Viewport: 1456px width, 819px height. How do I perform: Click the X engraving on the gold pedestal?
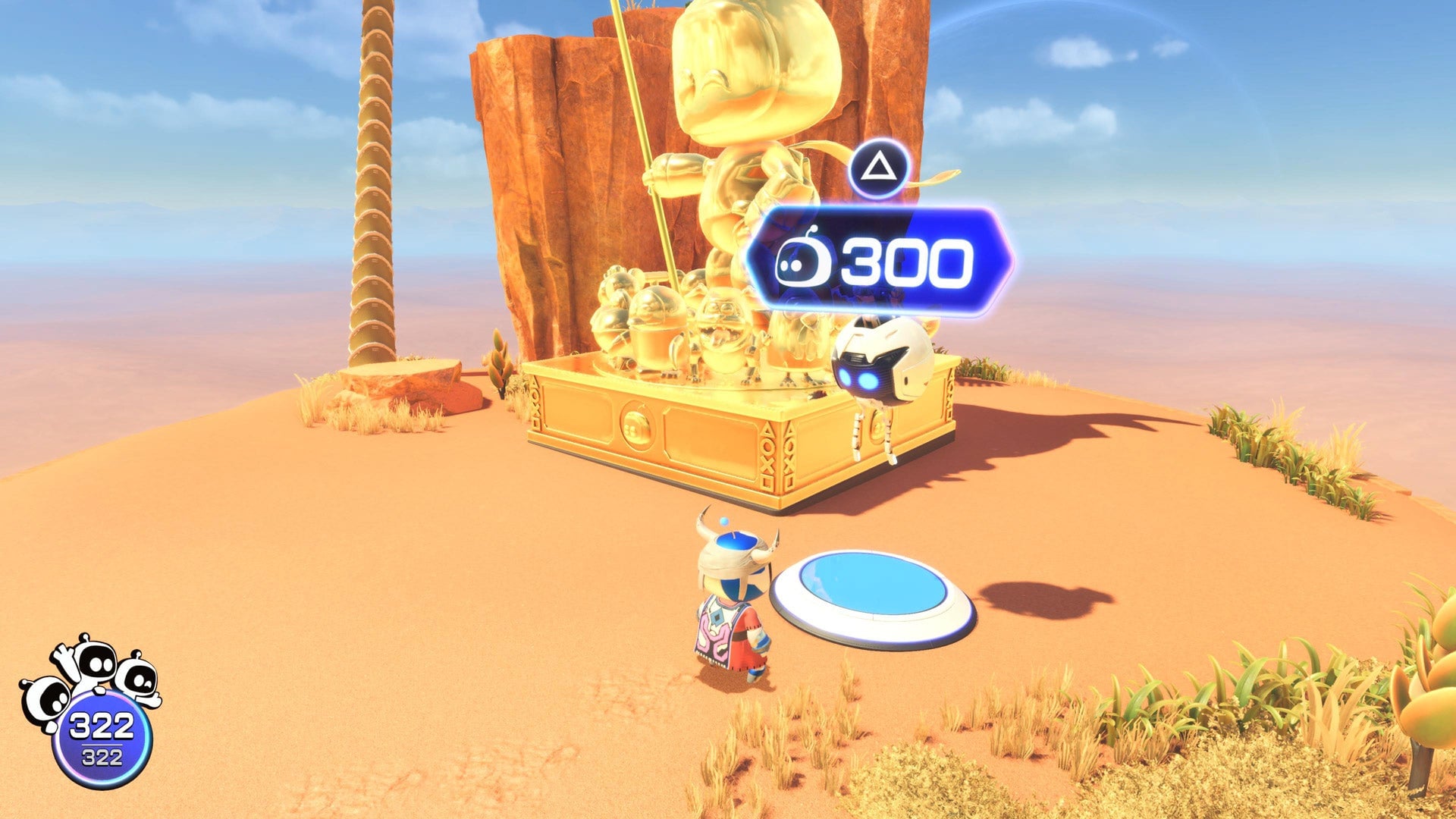coord(767,463)
